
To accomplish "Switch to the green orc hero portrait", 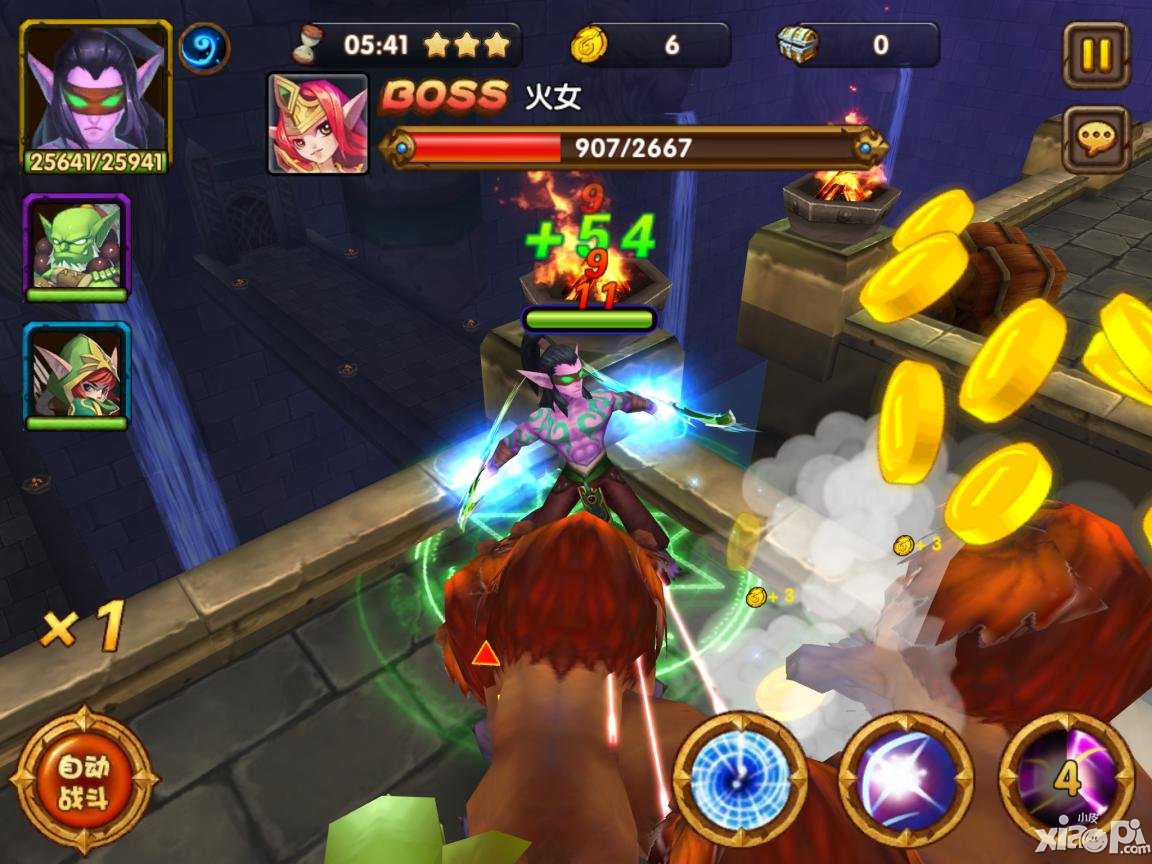I will coord(77,246).
